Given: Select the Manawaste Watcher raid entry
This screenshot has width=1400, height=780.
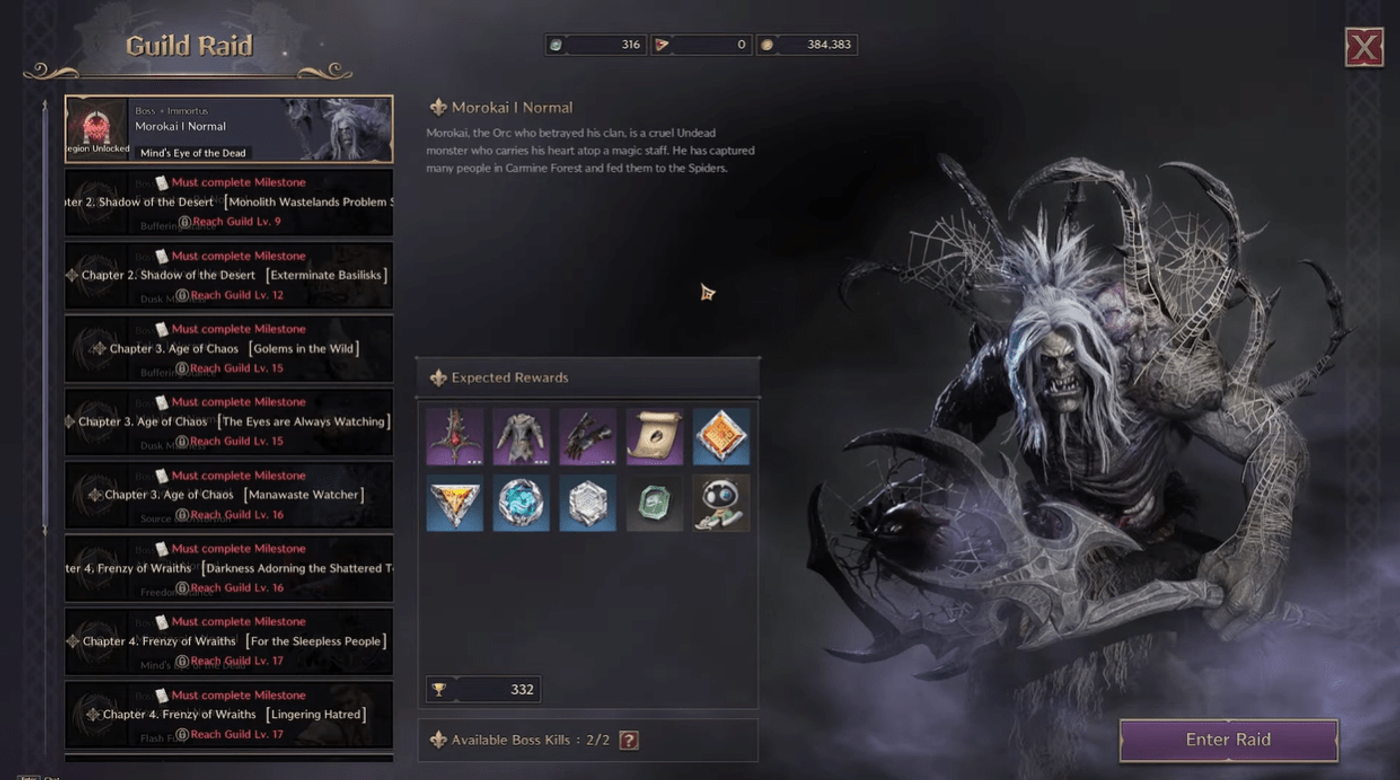Looking at the screenshot, I should pos(229,495).
